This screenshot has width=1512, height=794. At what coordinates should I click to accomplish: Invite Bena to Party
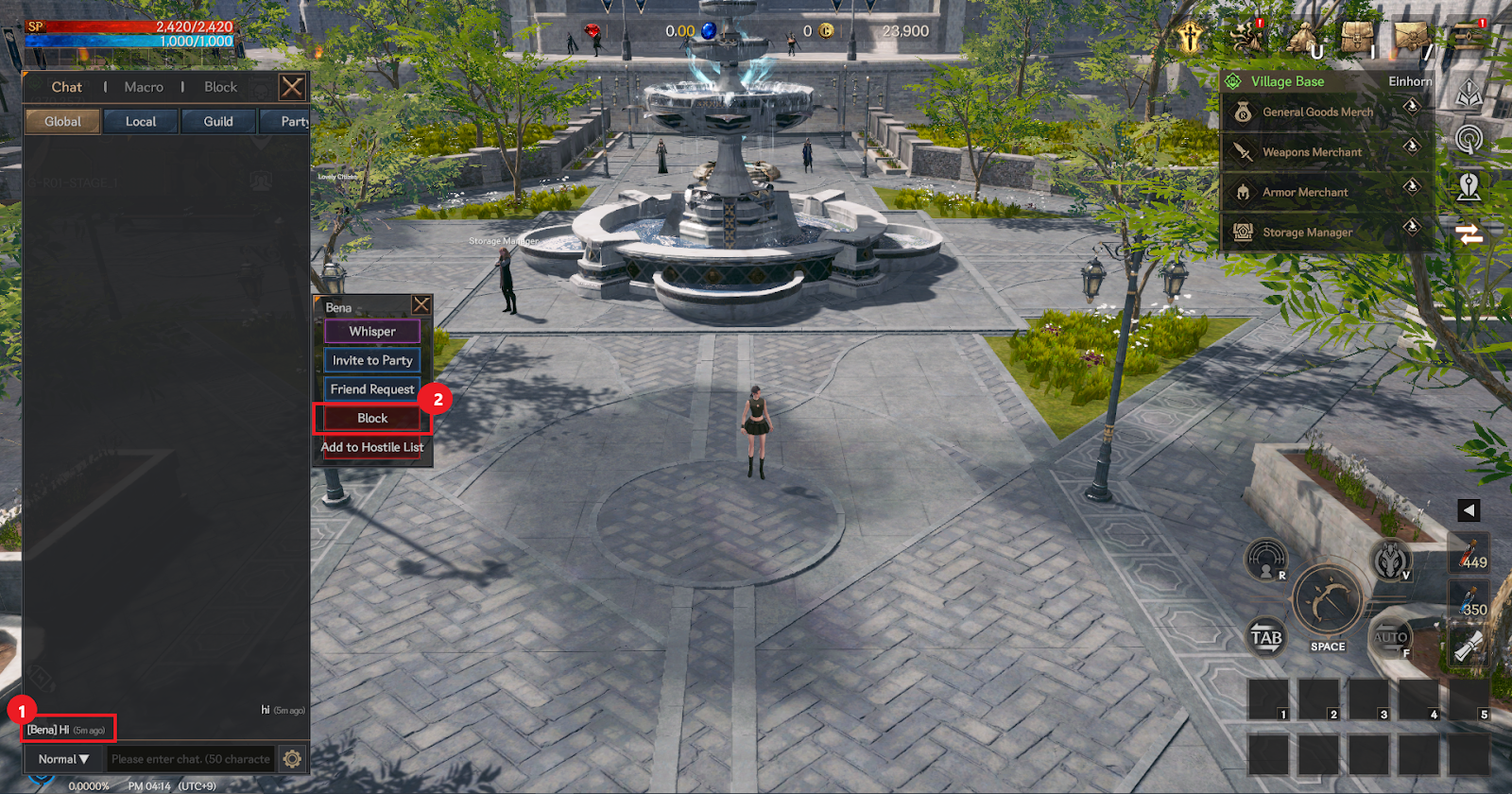[x=372, y=360]
